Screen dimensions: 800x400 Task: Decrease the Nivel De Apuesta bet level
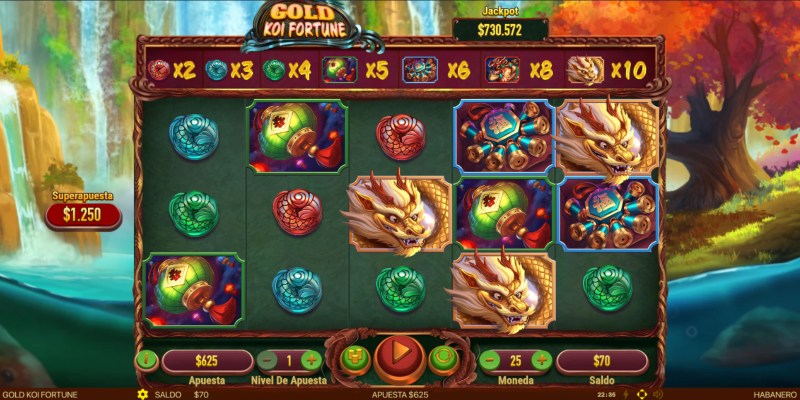coord(267,360)
